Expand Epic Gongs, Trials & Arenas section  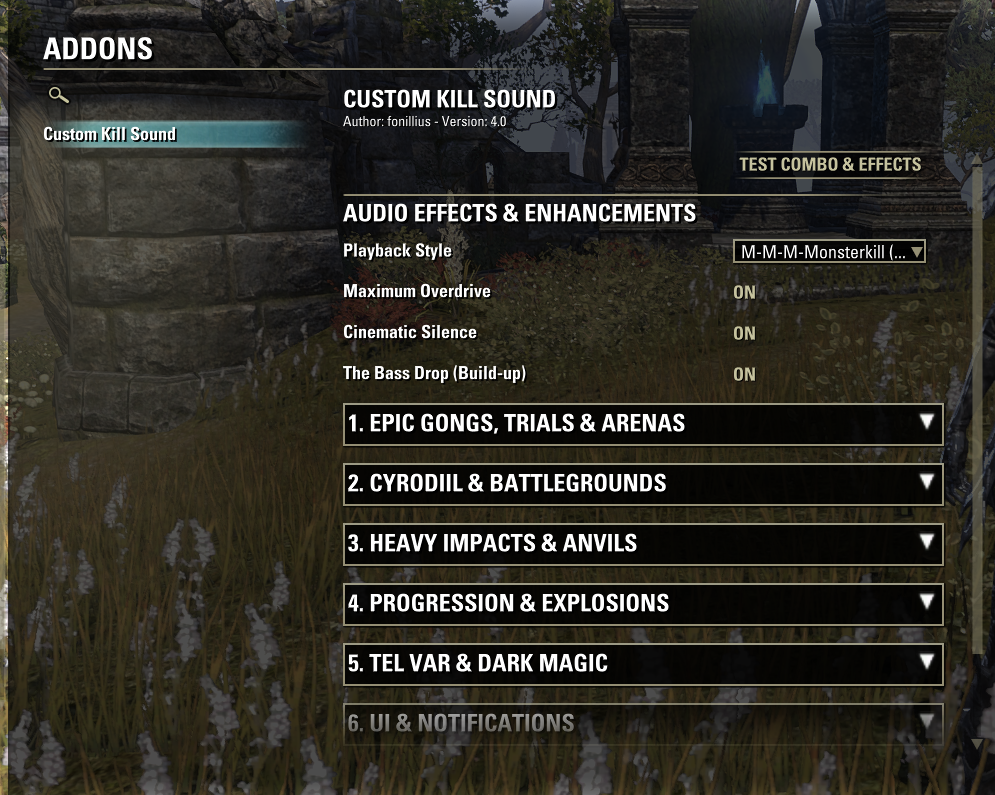click(642, 423)
